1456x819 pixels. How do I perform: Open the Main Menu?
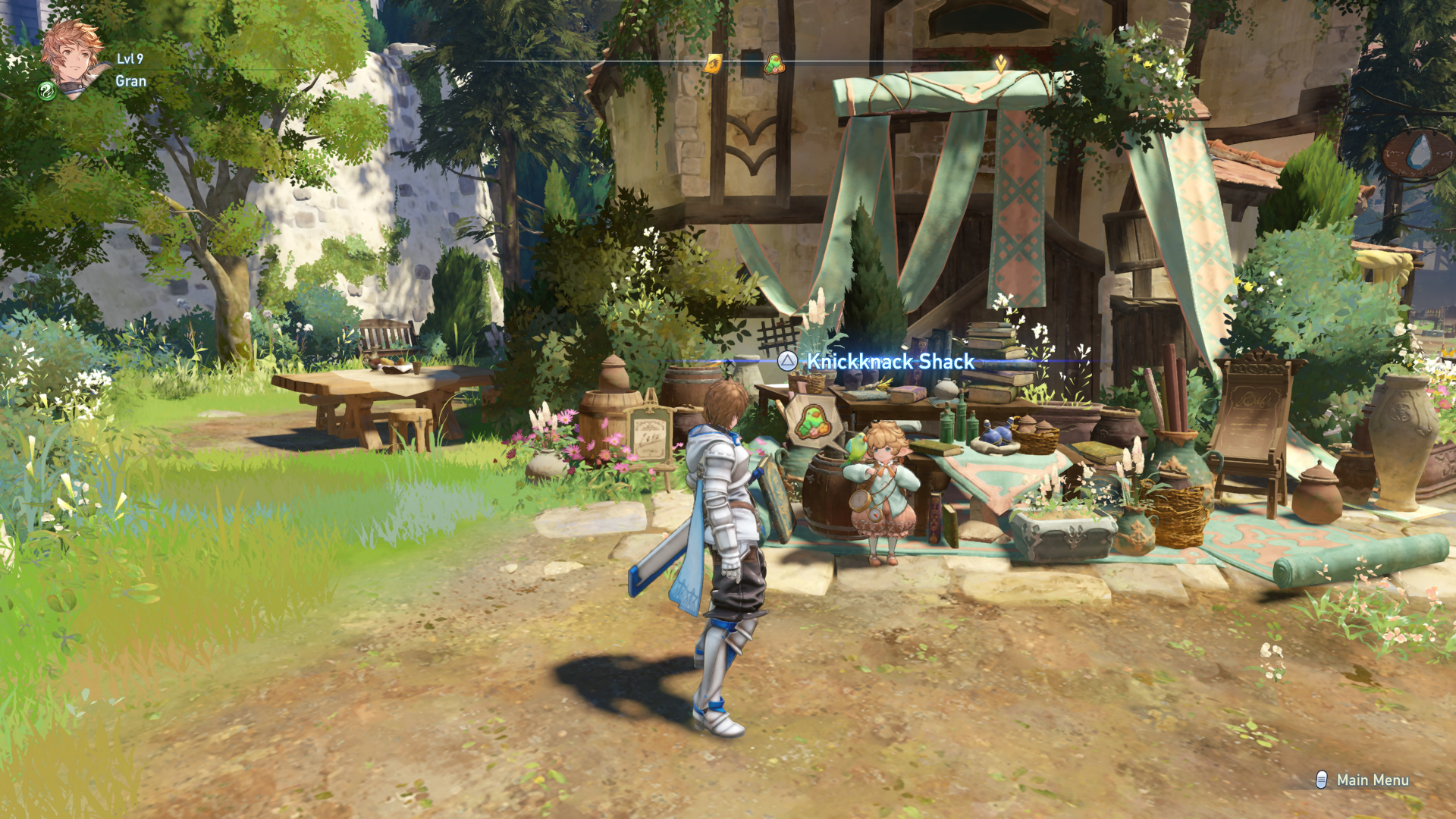pyautogui.click(x=1363, y=780)
